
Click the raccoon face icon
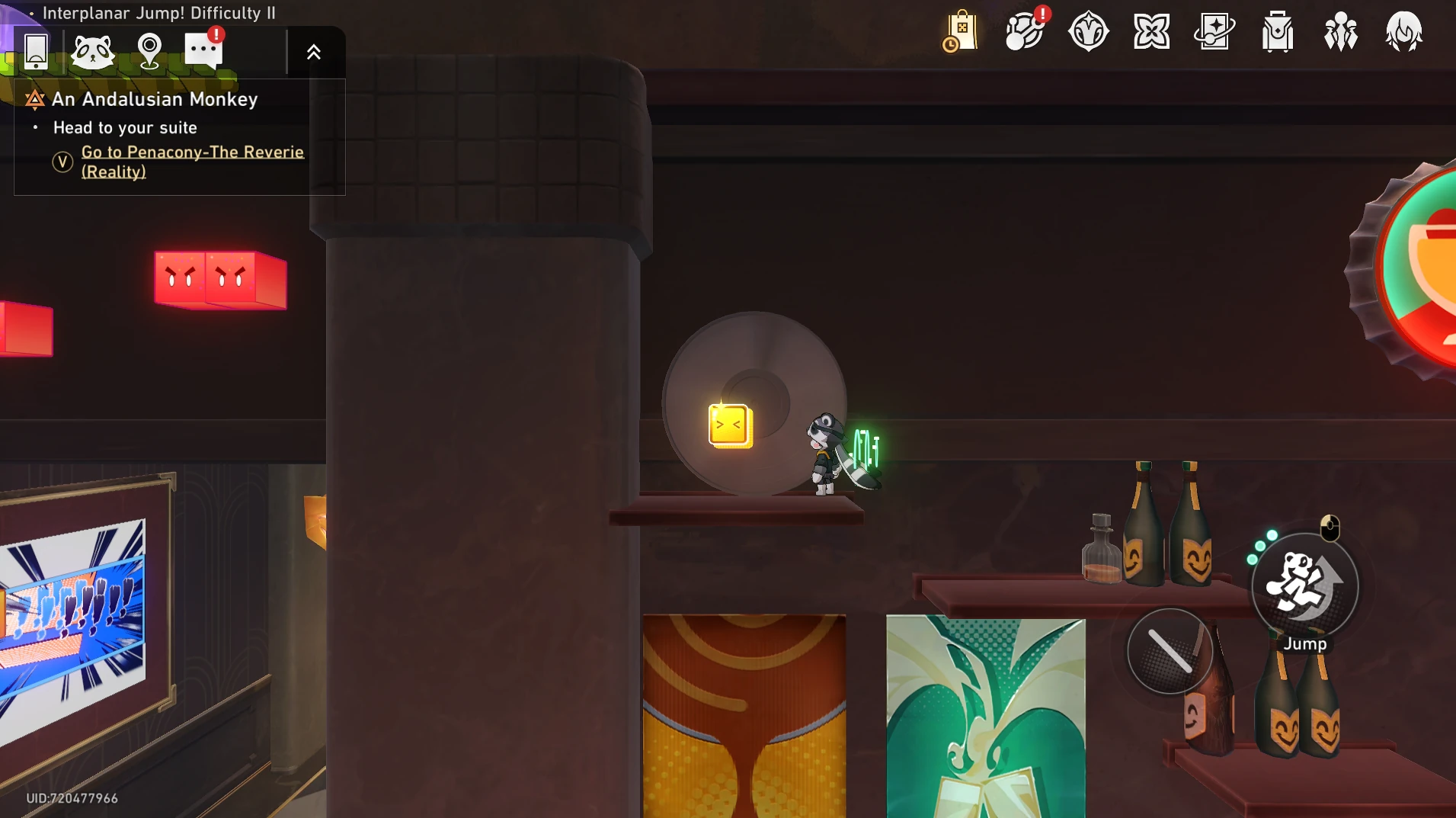[x=92, y=52]
